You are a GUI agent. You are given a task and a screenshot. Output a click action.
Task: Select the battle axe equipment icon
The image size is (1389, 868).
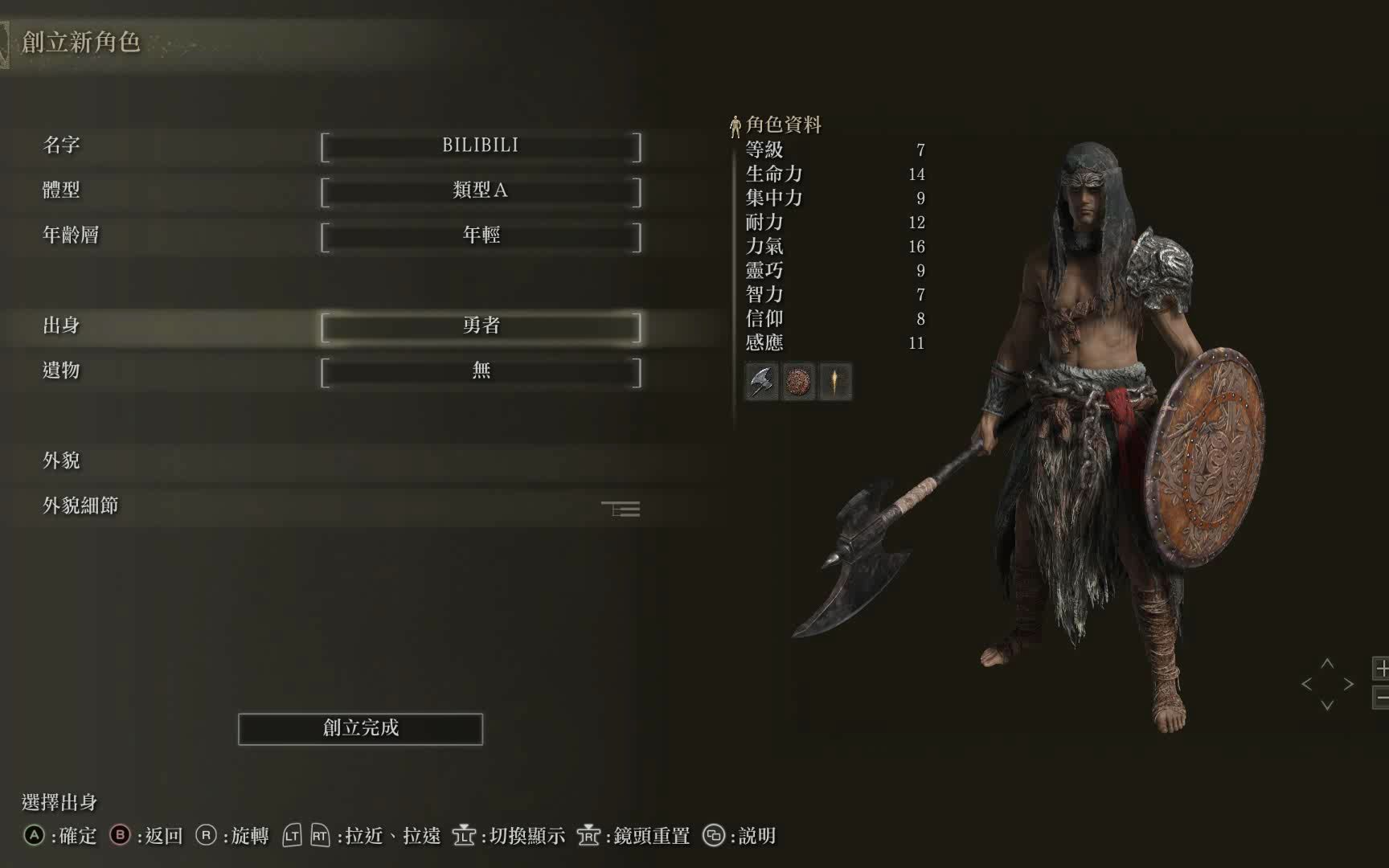point(761,381)
